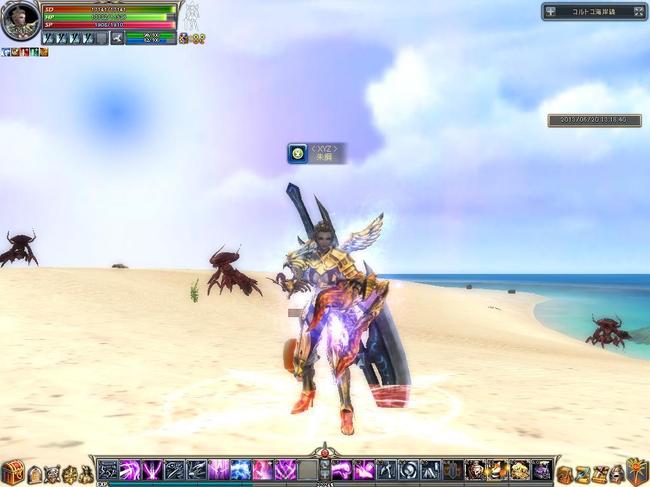Open the chest icon beside the crest
Image resolution: width=650 pixels, height=487 pixels.
(618, 473)
